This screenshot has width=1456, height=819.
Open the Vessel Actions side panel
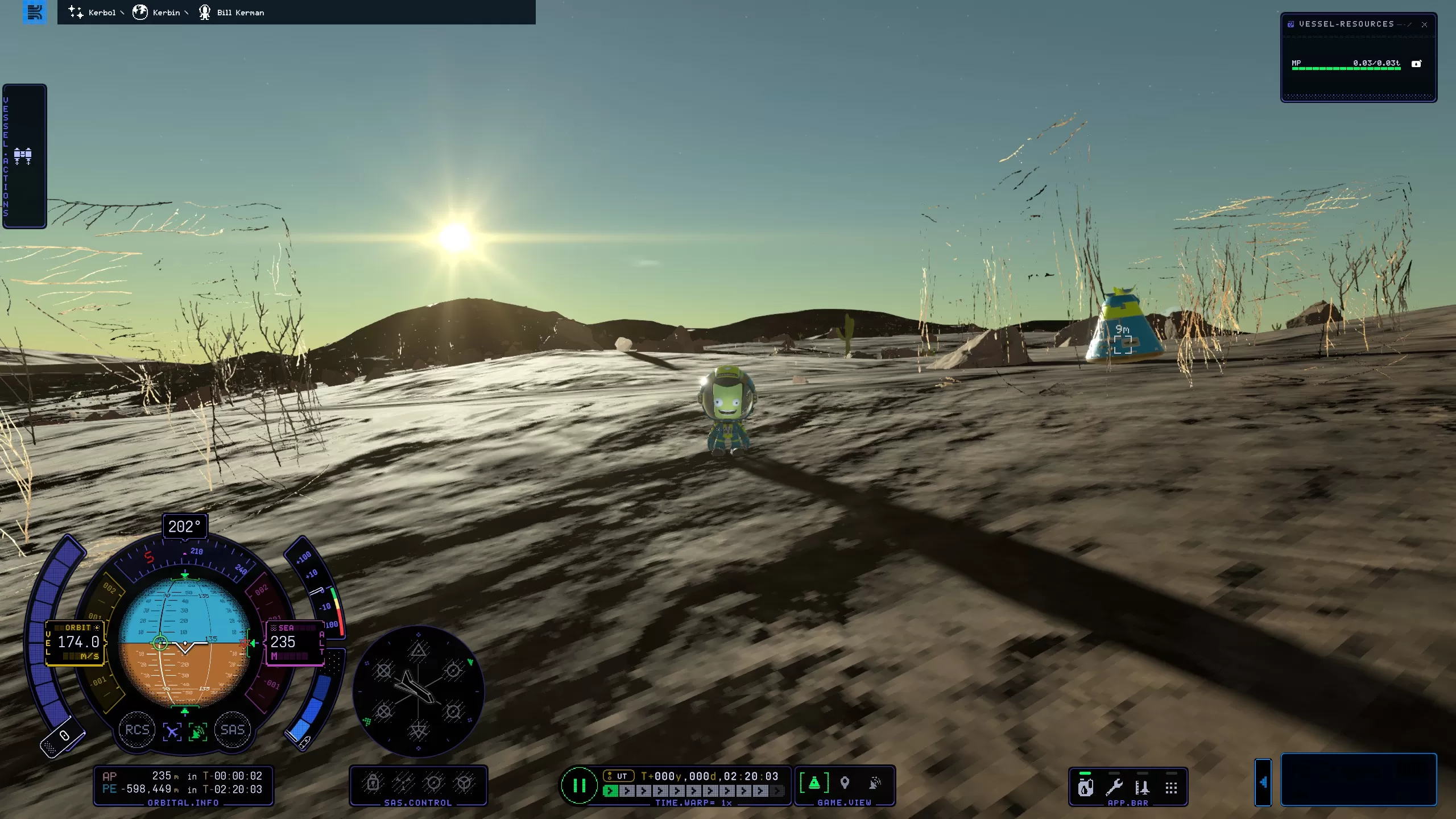point(24,156)
